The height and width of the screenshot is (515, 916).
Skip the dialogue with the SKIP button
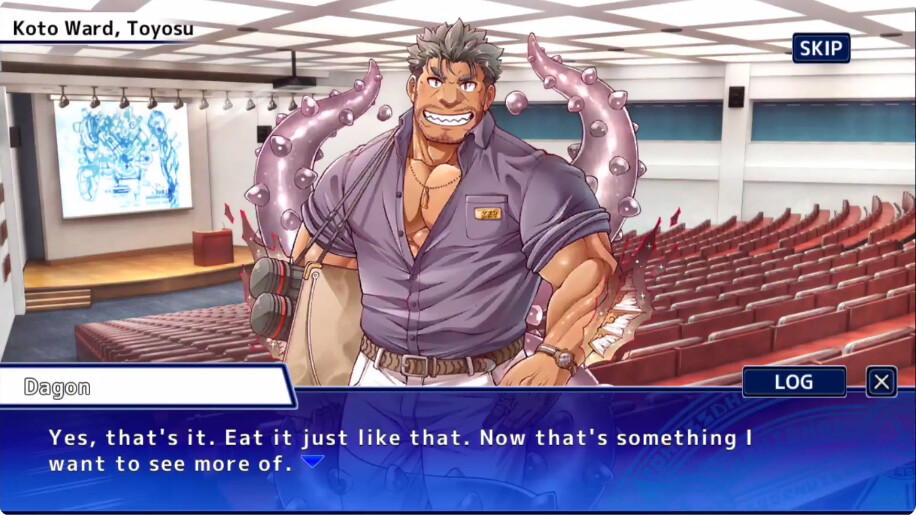pos(821,48)
